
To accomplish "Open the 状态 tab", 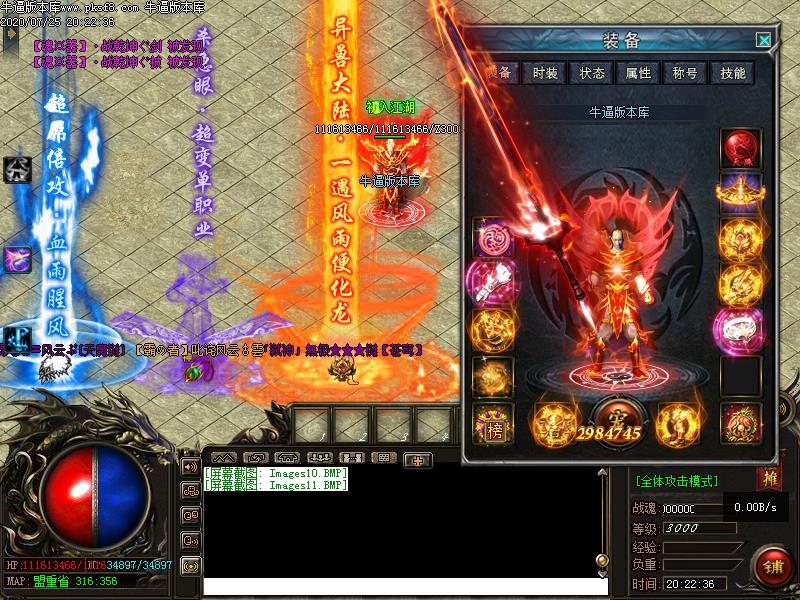I will 592,73.
